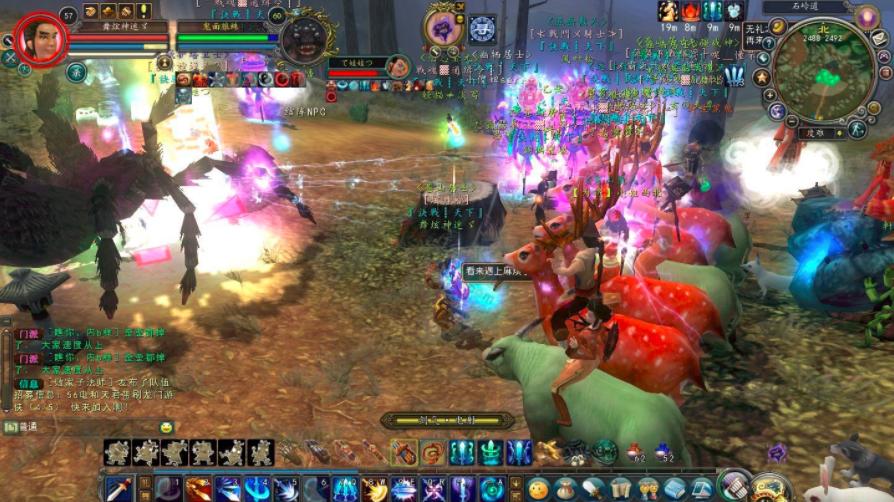
Task: Toggle the green round icon below your portrait
Action: [76, 72]
